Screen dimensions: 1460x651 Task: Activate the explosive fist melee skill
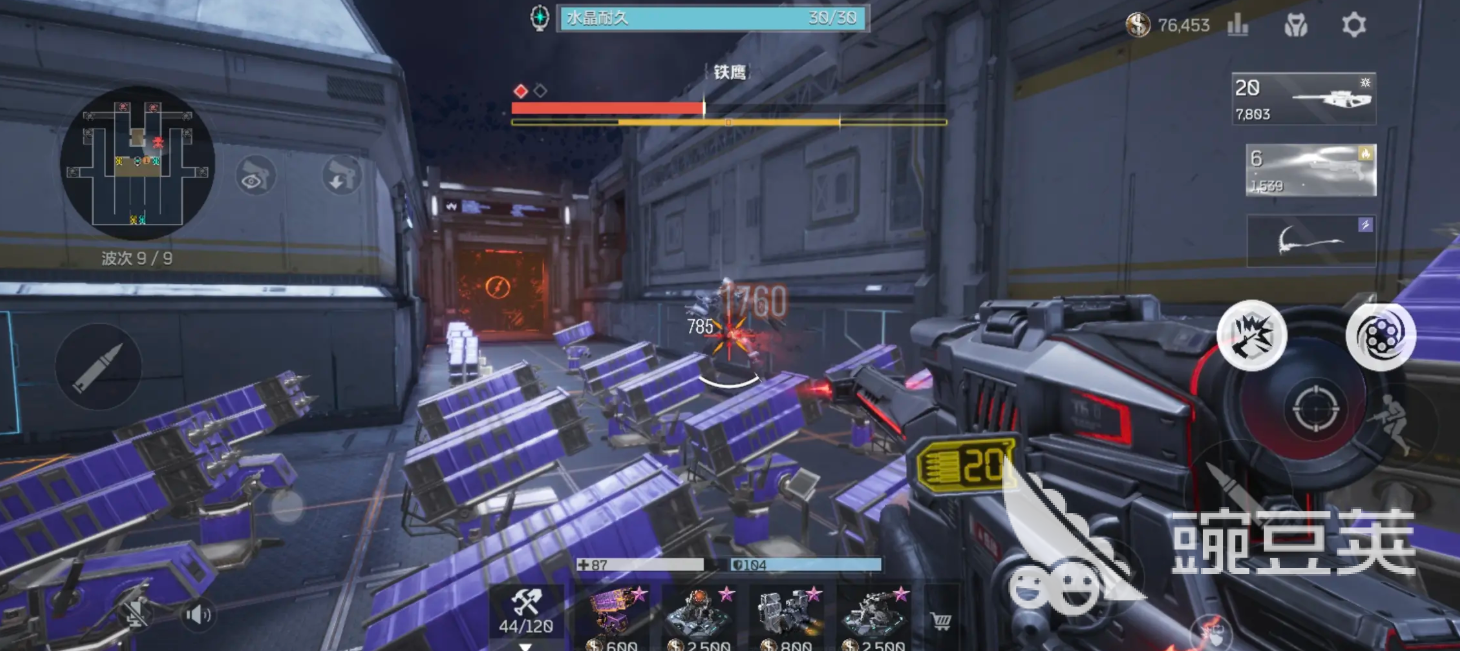point(1252,334)
